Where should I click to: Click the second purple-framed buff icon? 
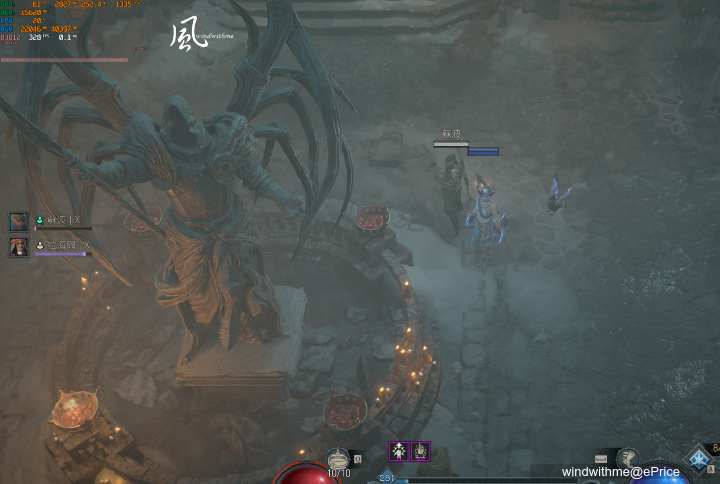point(421,451)
